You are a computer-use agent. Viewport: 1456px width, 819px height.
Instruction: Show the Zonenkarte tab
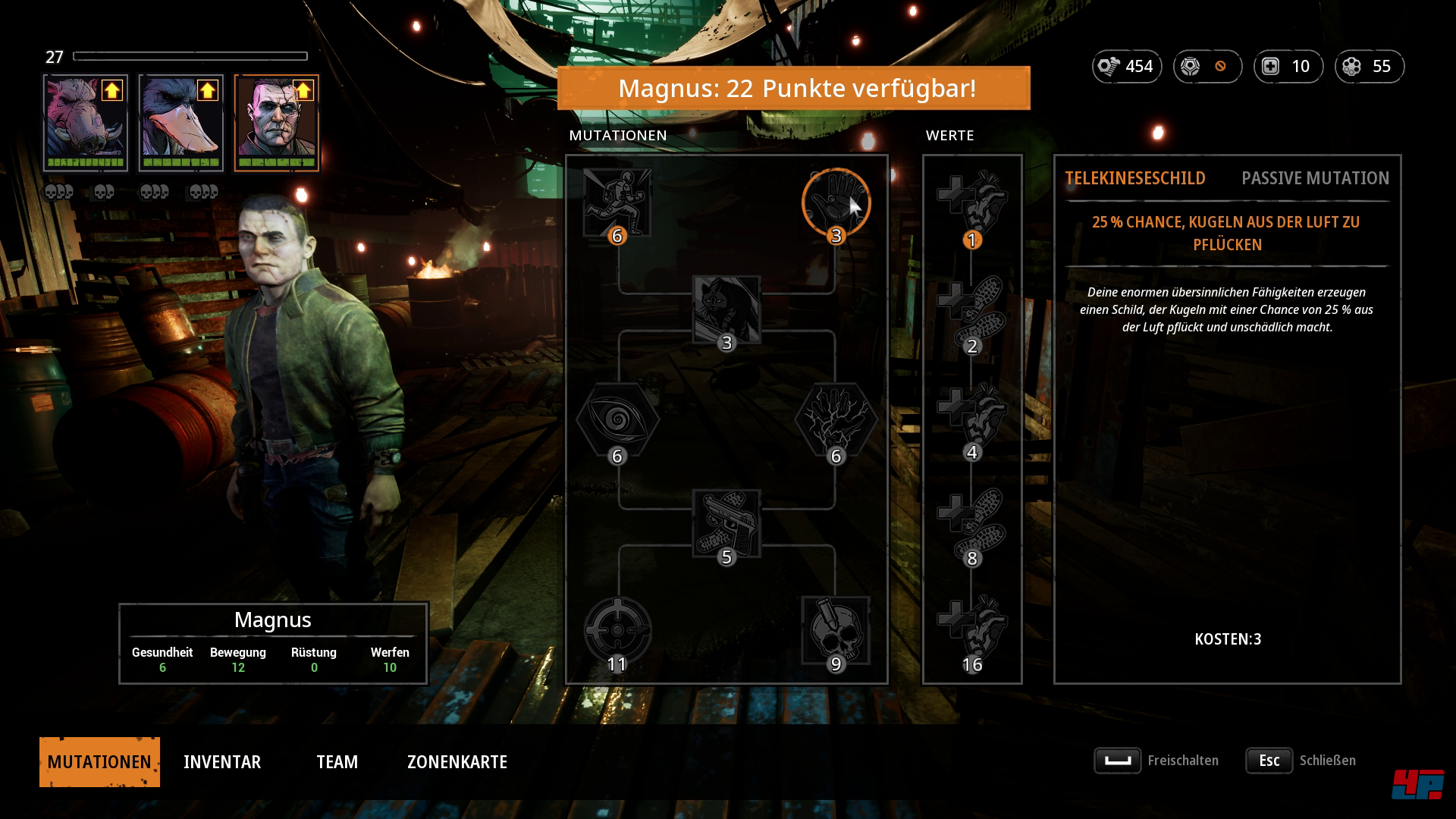point(457,761)
